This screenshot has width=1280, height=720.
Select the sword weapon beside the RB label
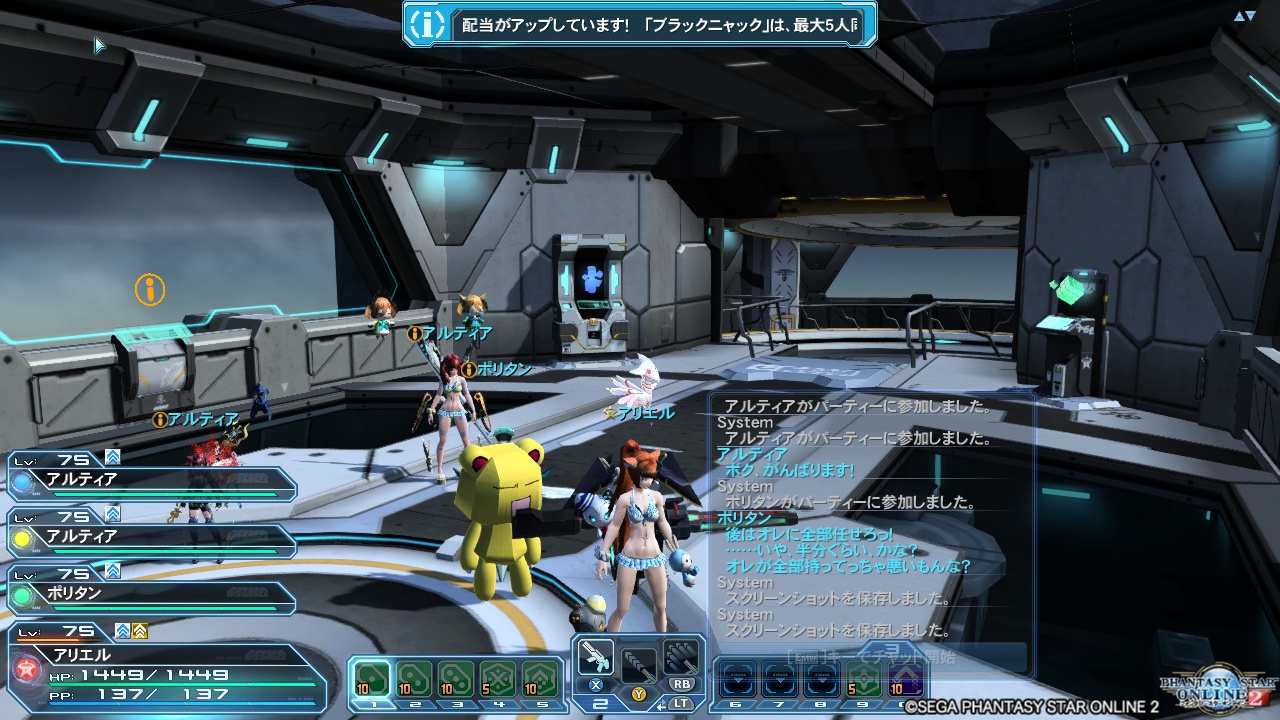[681, 658]
